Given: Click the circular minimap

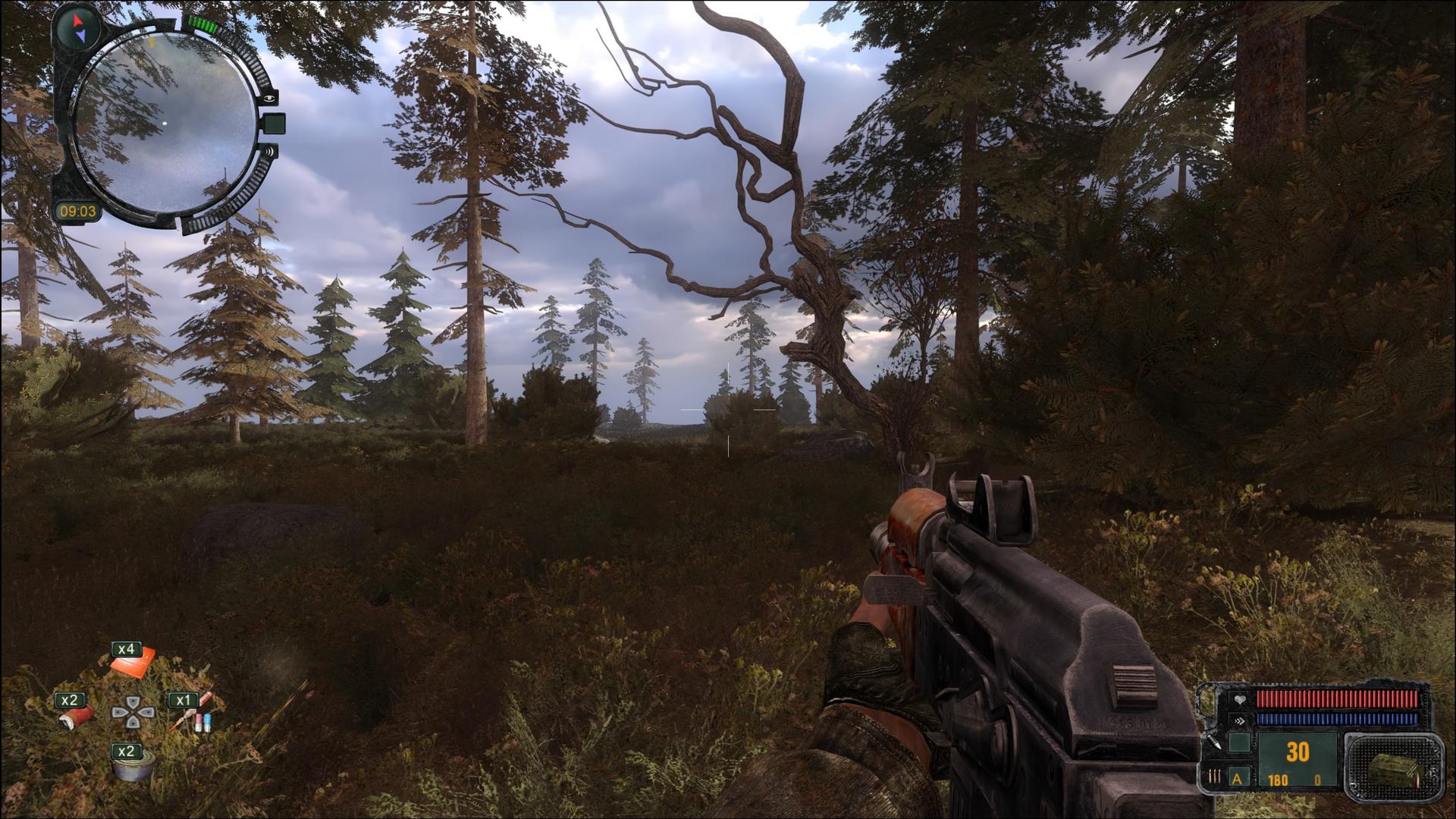Looking at the screenshot, I should [165, 124].
